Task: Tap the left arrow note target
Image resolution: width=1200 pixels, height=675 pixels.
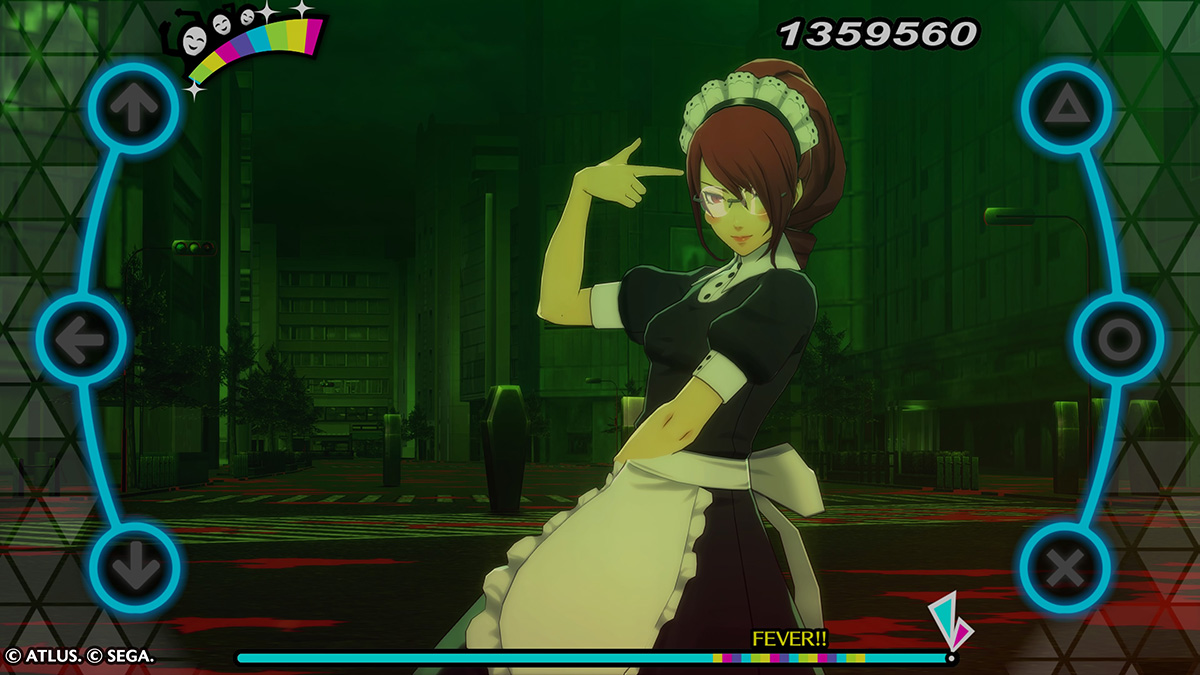Action: pyautogui.click(x=81, y=342)
